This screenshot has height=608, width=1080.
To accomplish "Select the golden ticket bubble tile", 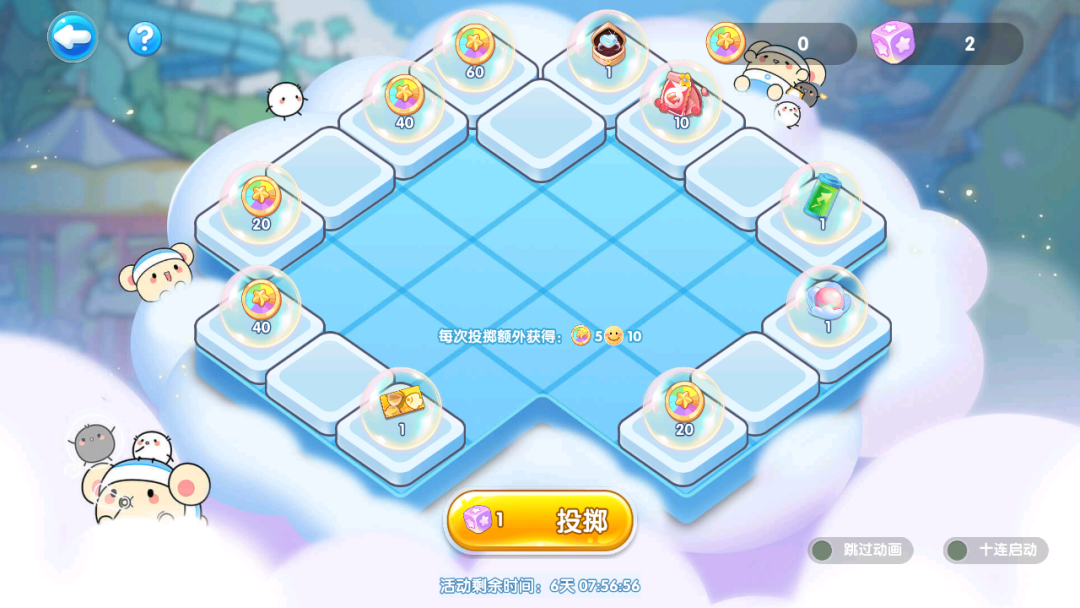I will point(401,407).
